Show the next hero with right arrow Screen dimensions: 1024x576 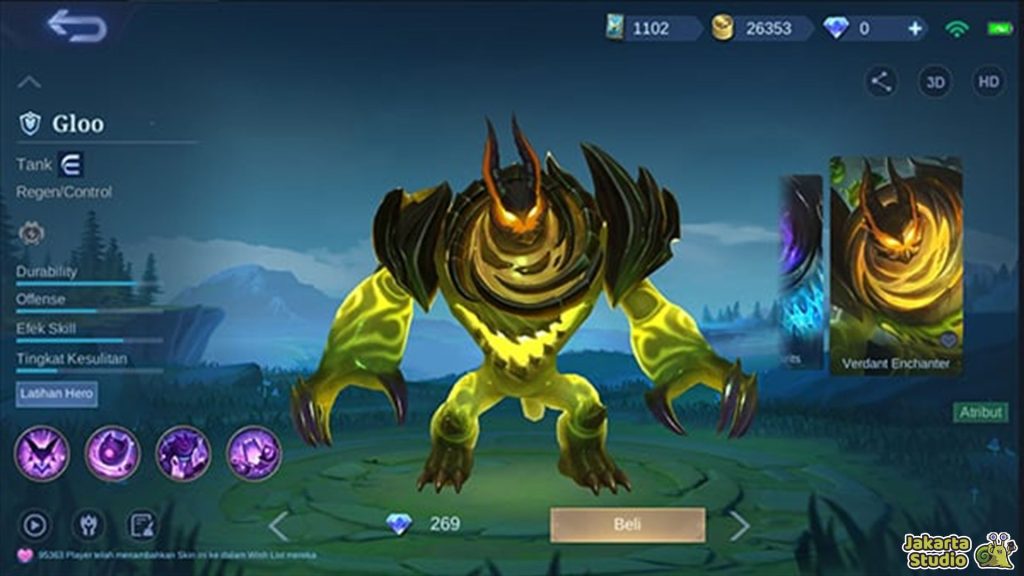pos(739,526)
